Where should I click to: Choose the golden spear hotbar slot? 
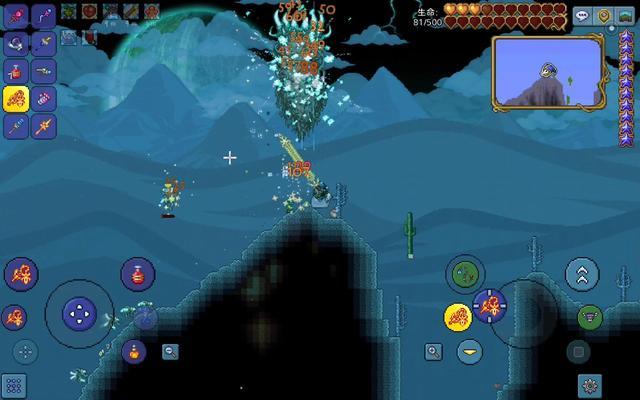click(44, 126)
